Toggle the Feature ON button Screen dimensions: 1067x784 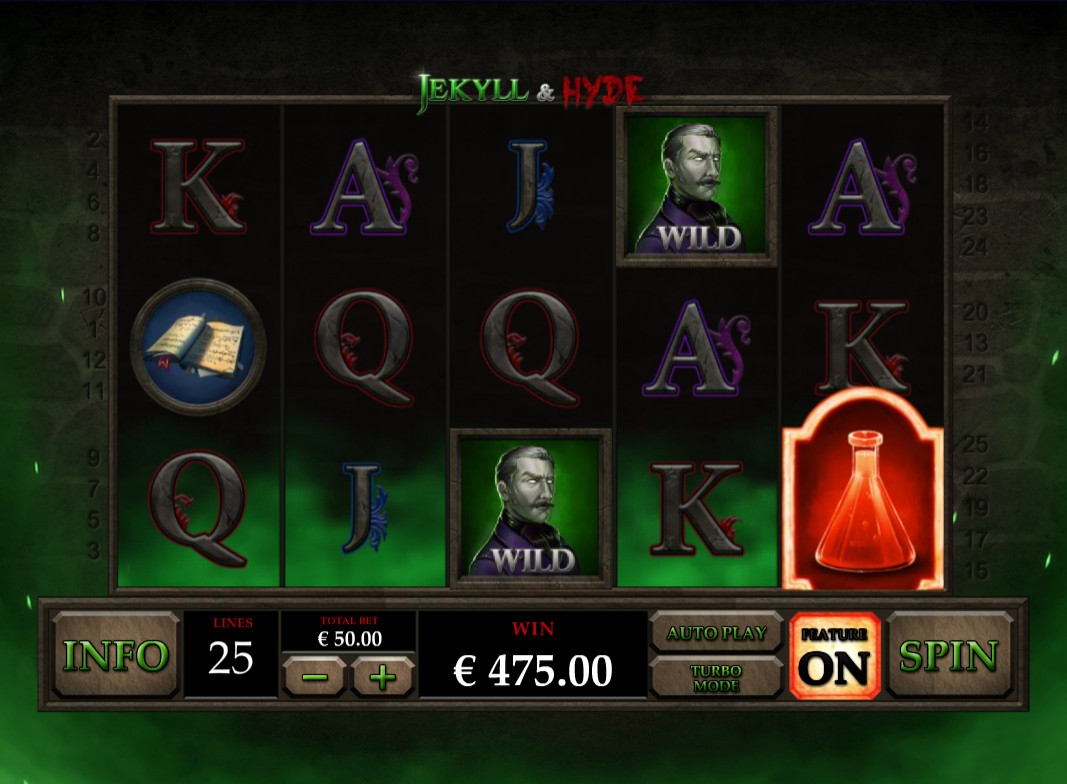pos(835,656)
